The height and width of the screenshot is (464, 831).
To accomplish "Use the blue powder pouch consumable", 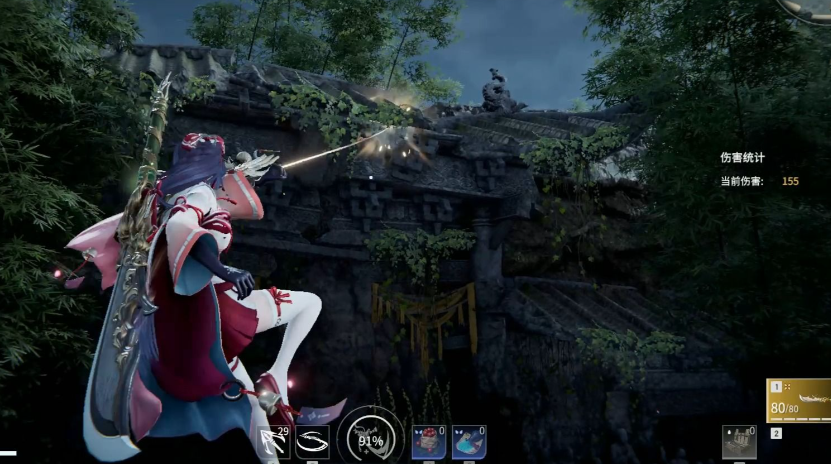I will point(468,442).
